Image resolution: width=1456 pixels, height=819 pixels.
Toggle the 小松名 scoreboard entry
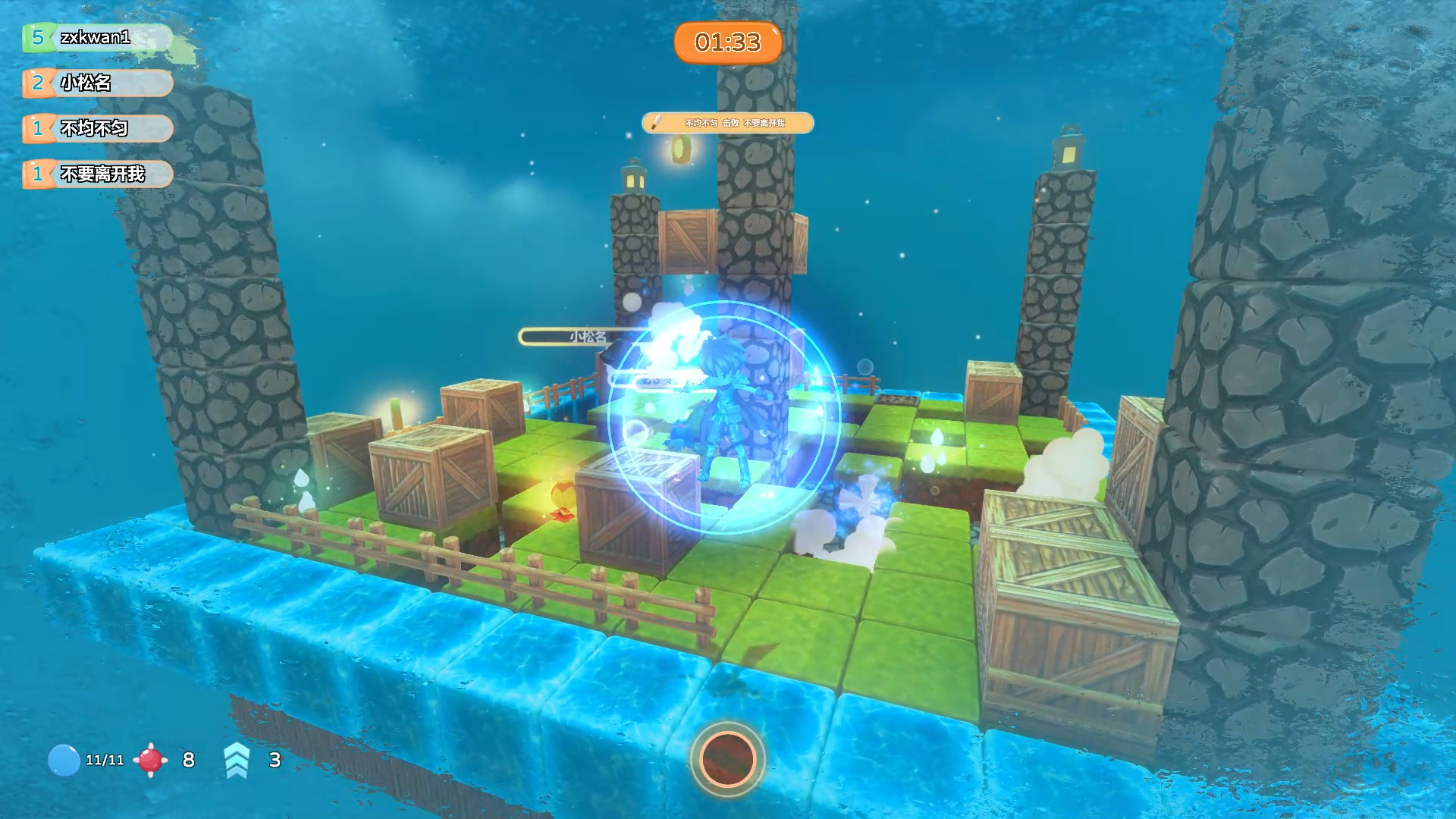click(96, 83)
